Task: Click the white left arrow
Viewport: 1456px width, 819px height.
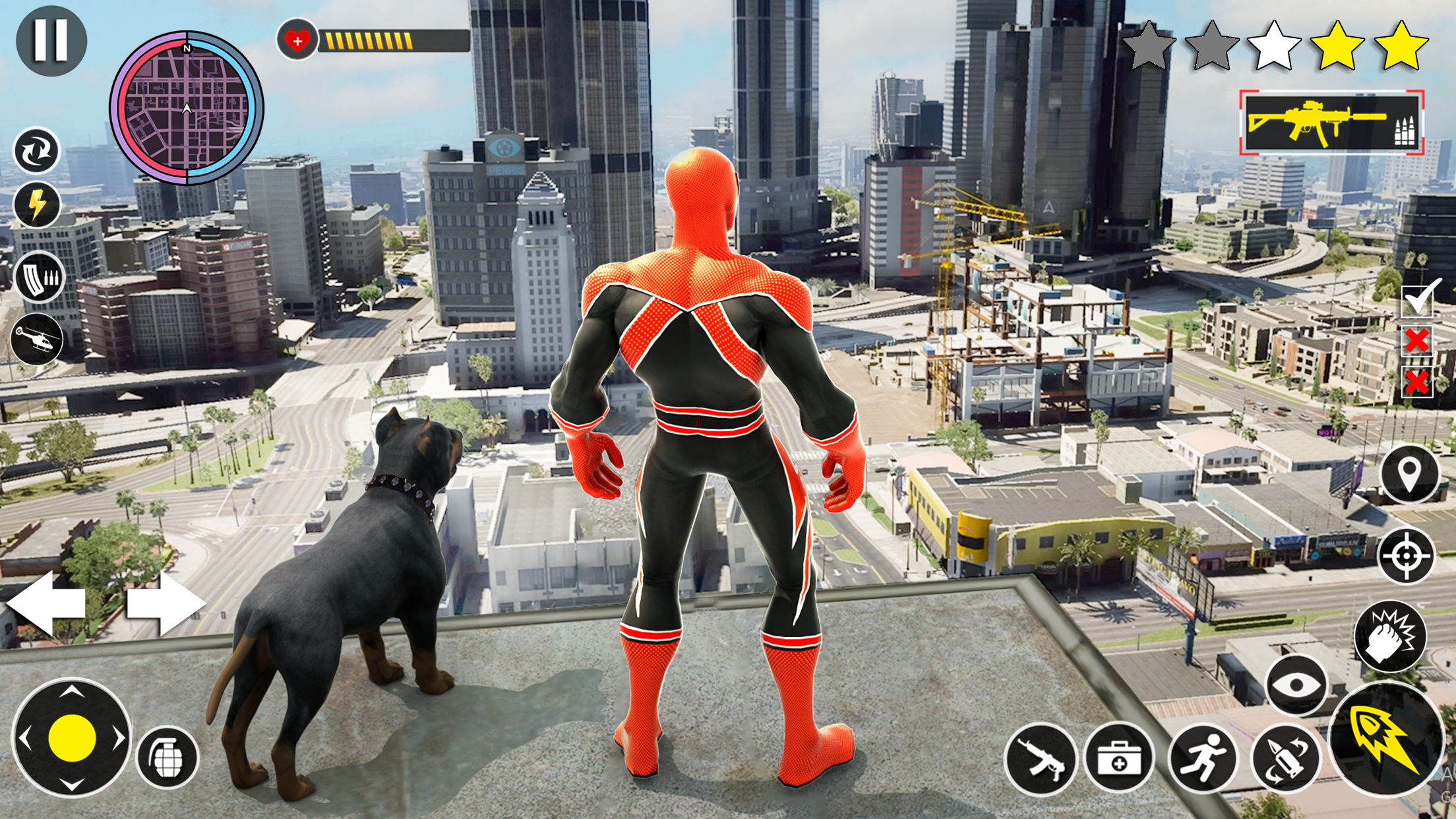Action: (x=46, y=603)
